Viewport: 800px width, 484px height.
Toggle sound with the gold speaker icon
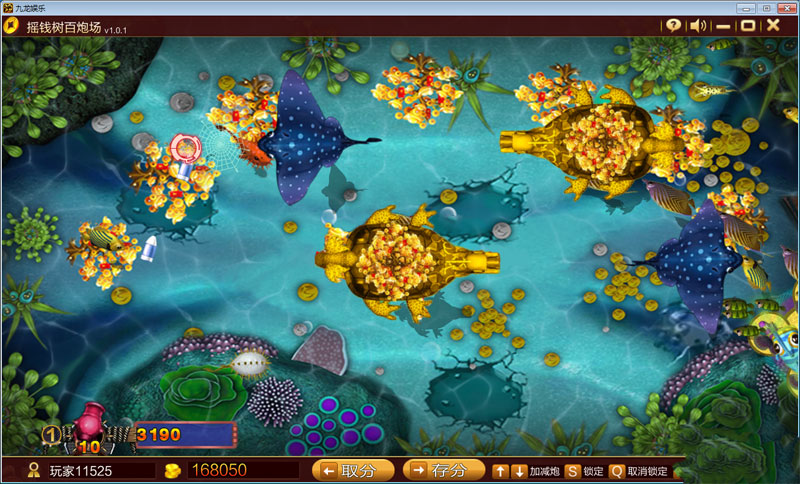[x=699, y=25]
